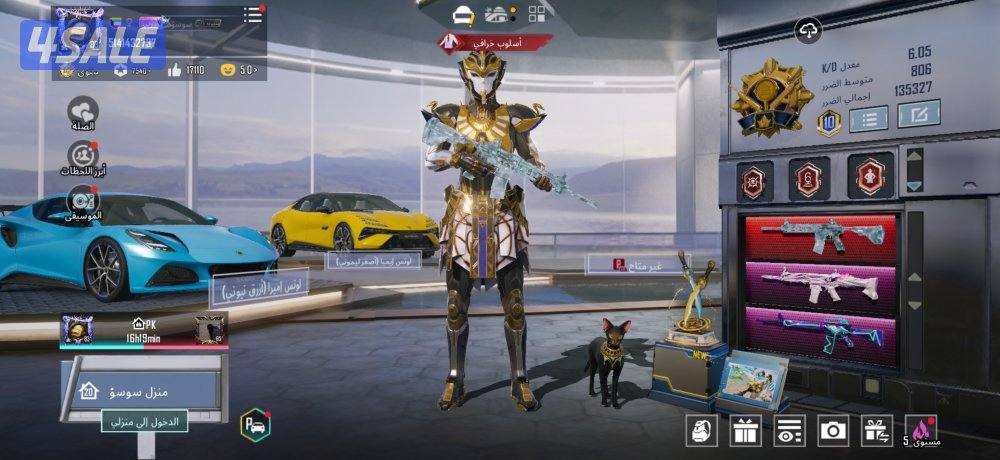1000x460 pixels.
Task: Open the home PK timer banner
Action: [143, 329]
